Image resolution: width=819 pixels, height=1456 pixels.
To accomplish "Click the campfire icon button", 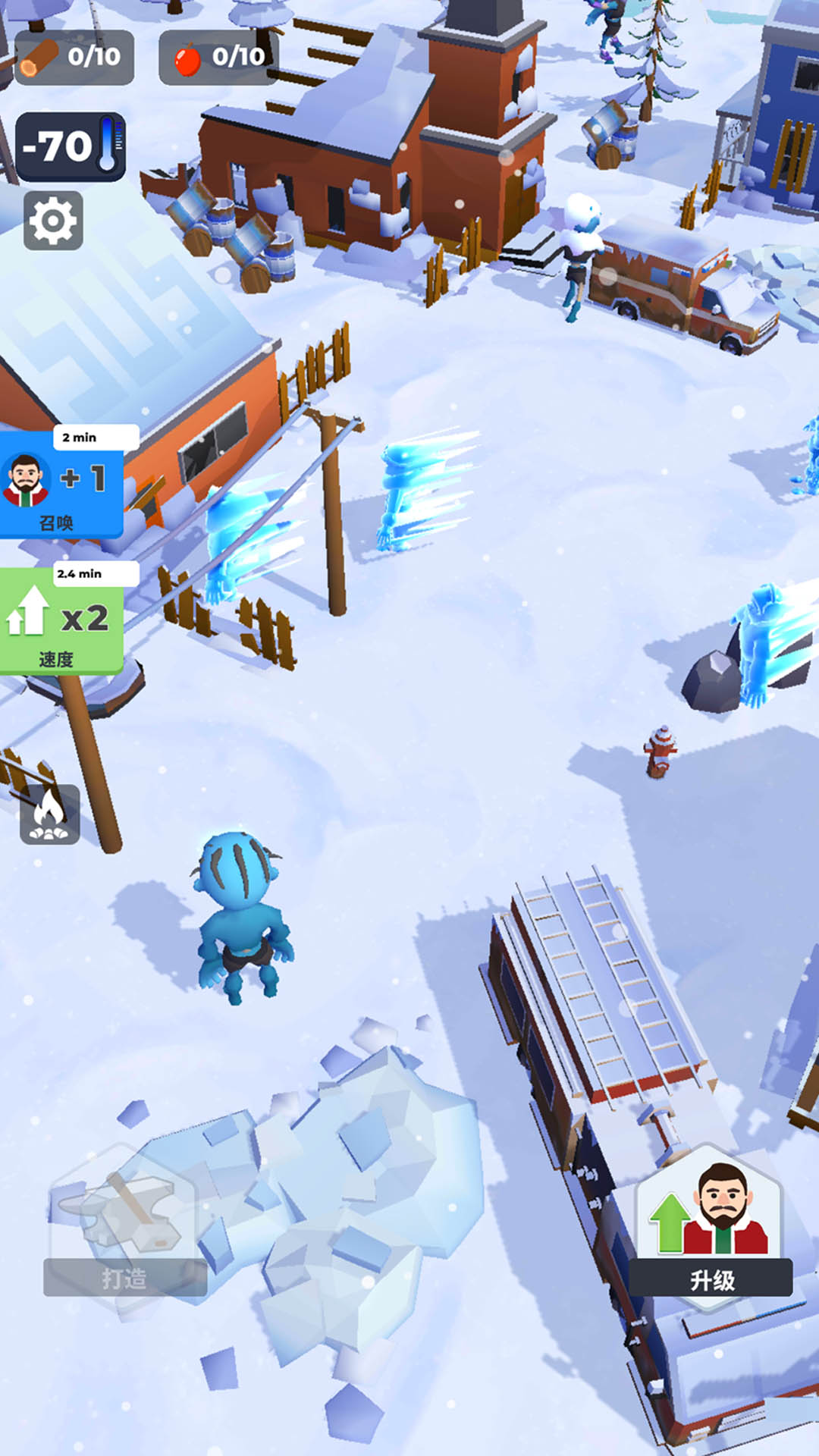I will 50,814.
